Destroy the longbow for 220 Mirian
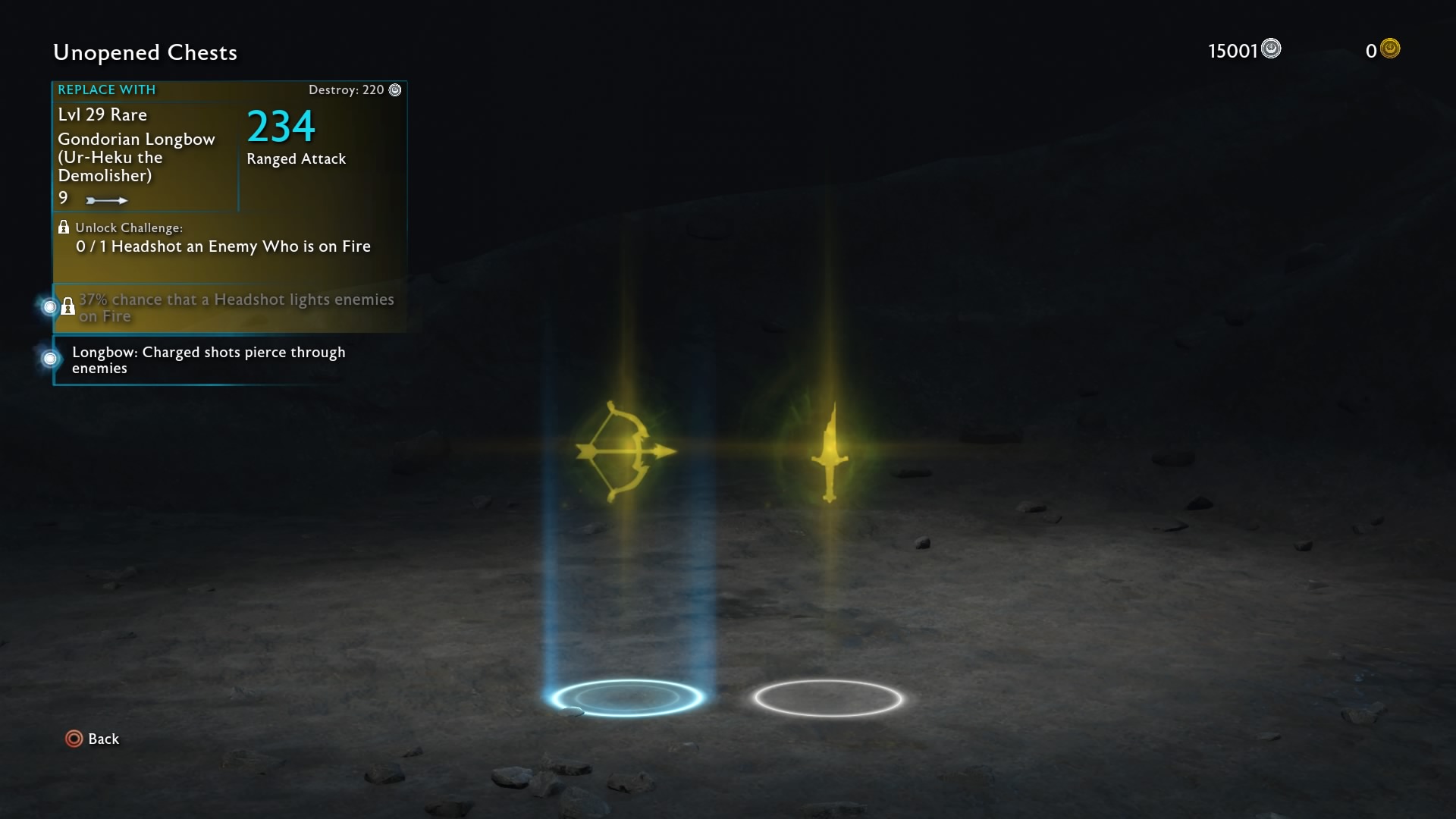This screenshot has height=819, width=1456. [x=354, y=90]
